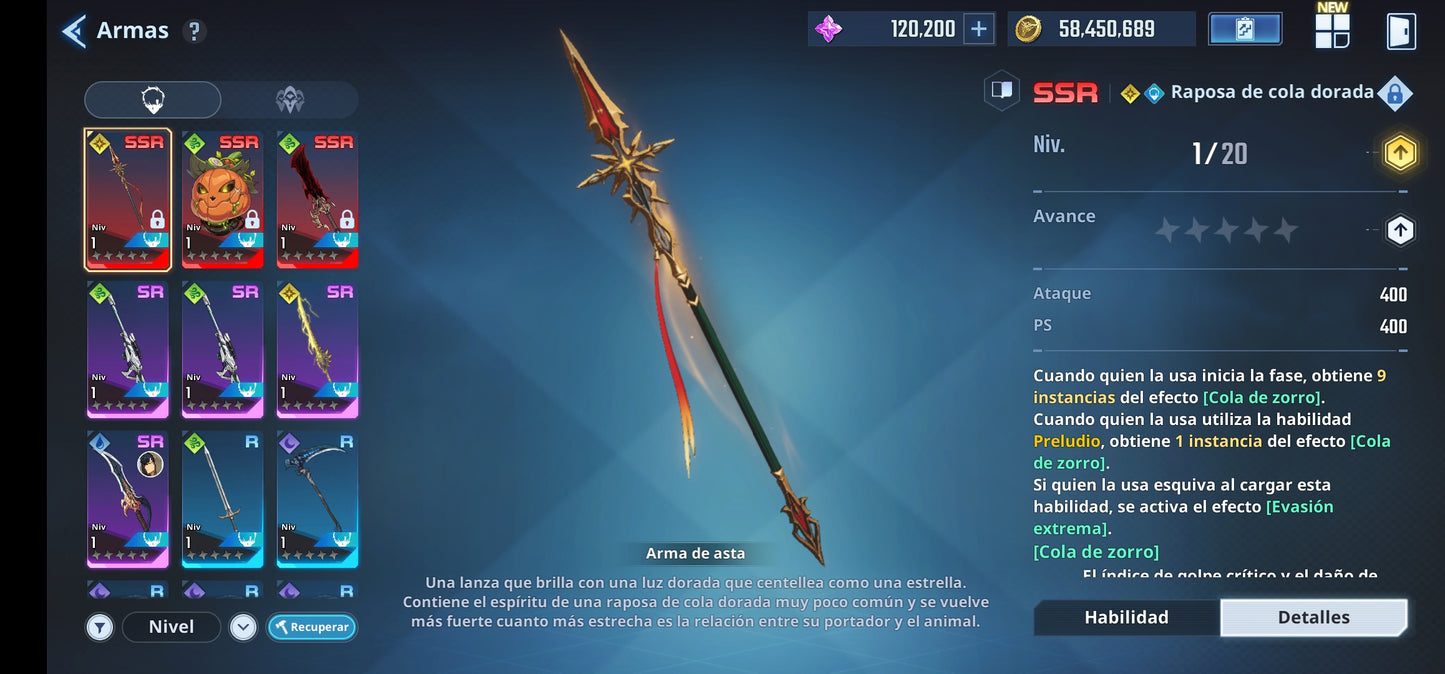Select the R dark scythe weapon card
The height and width of the screenshot is (674, 1445).
pos(317,499)
